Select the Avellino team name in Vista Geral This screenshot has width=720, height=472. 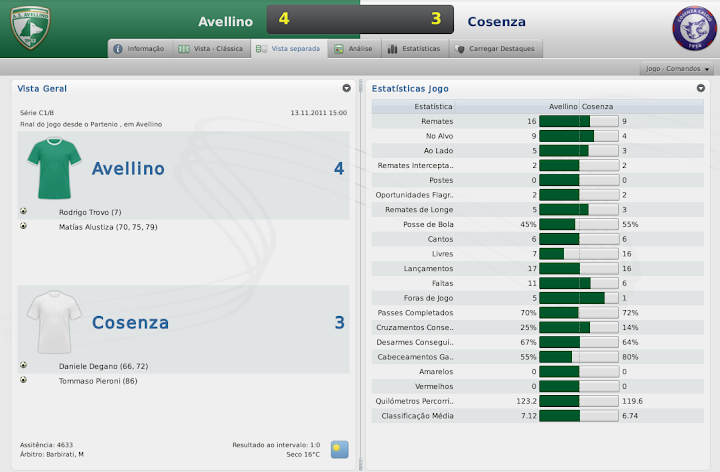pos(130,169)
